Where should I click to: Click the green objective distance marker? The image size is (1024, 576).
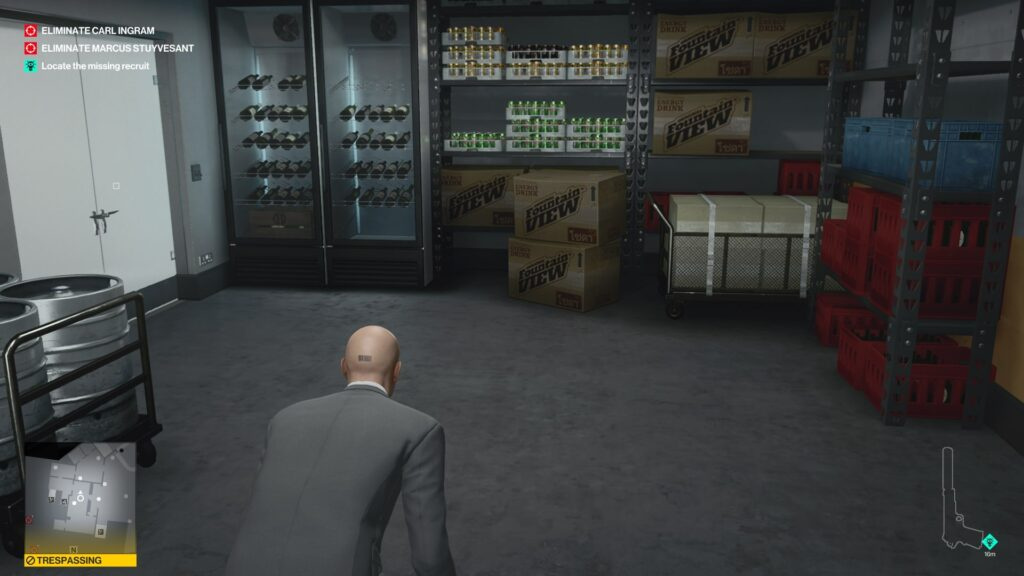coord(990,541)
